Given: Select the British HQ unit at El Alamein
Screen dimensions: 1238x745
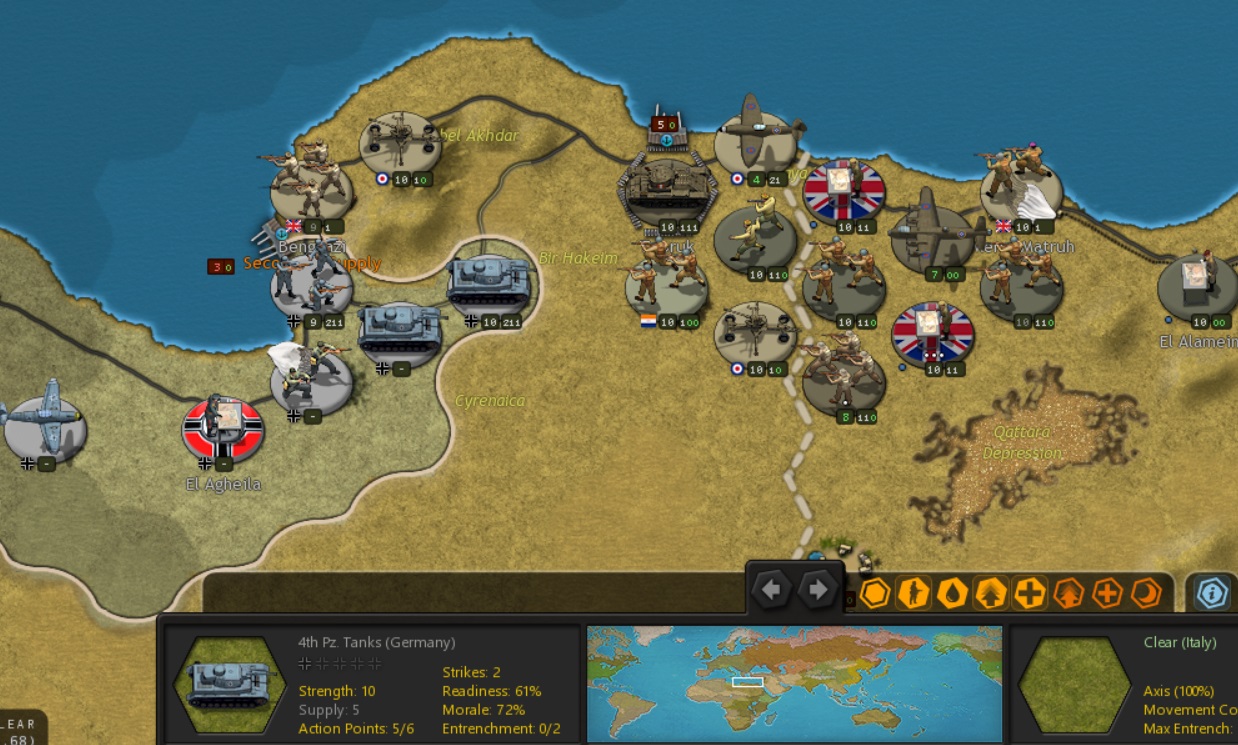Looking at the screenshot, I should (1198, 285).
